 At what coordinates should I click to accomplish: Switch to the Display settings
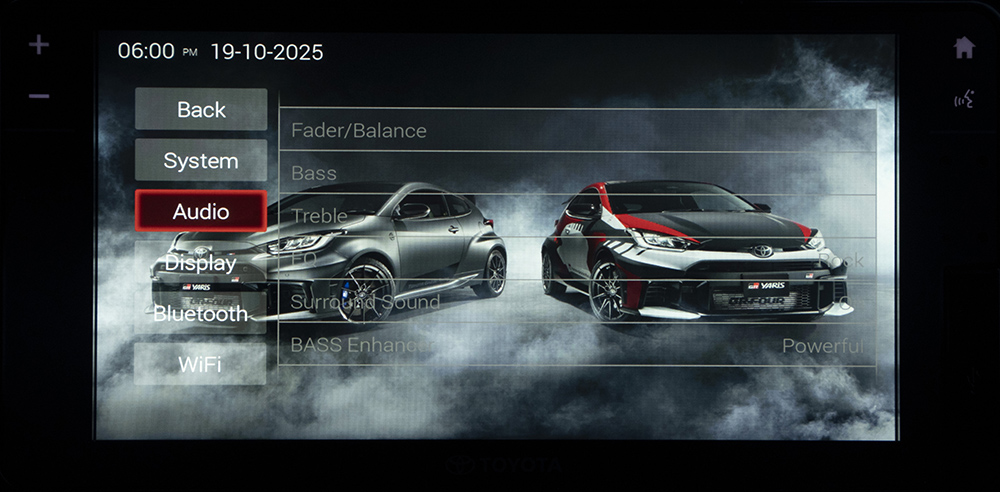pos(201,263)
